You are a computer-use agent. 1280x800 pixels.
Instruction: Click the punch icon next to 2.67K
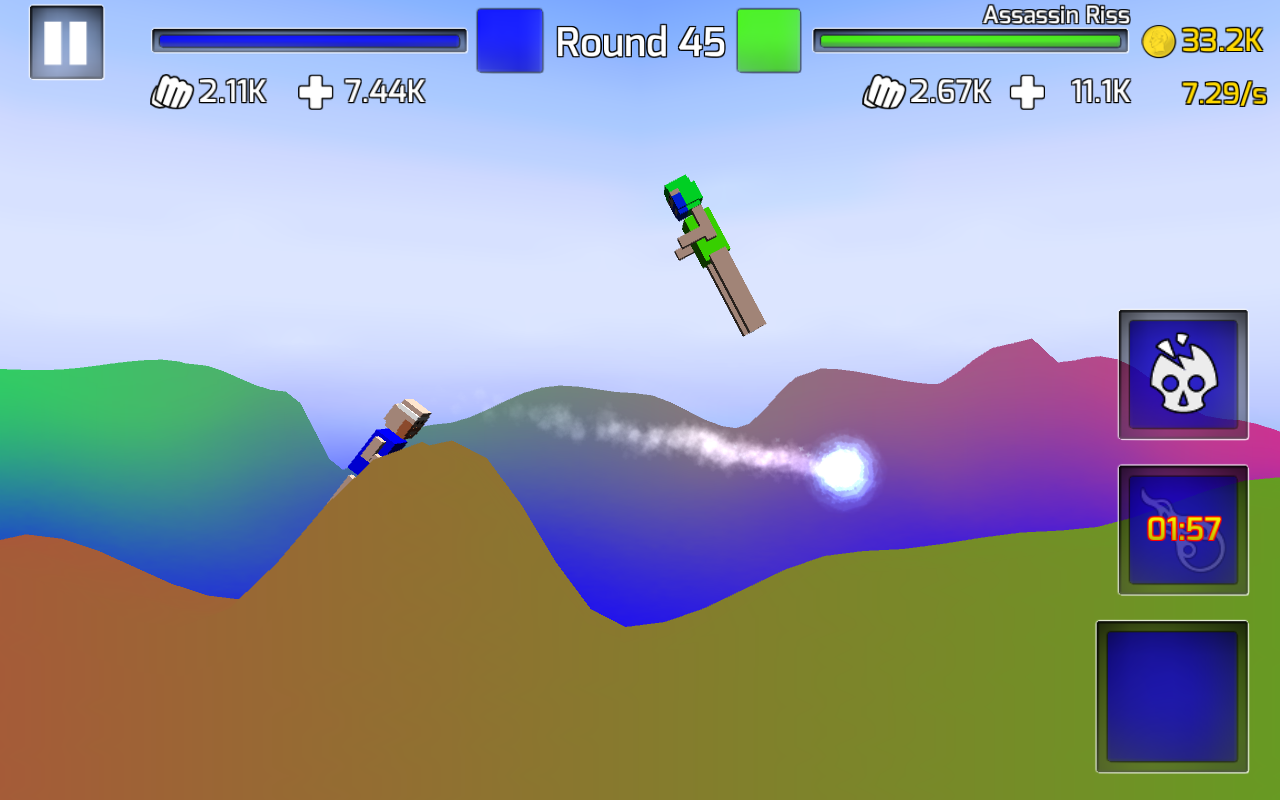pyautogui.click(x=880, y=92)
